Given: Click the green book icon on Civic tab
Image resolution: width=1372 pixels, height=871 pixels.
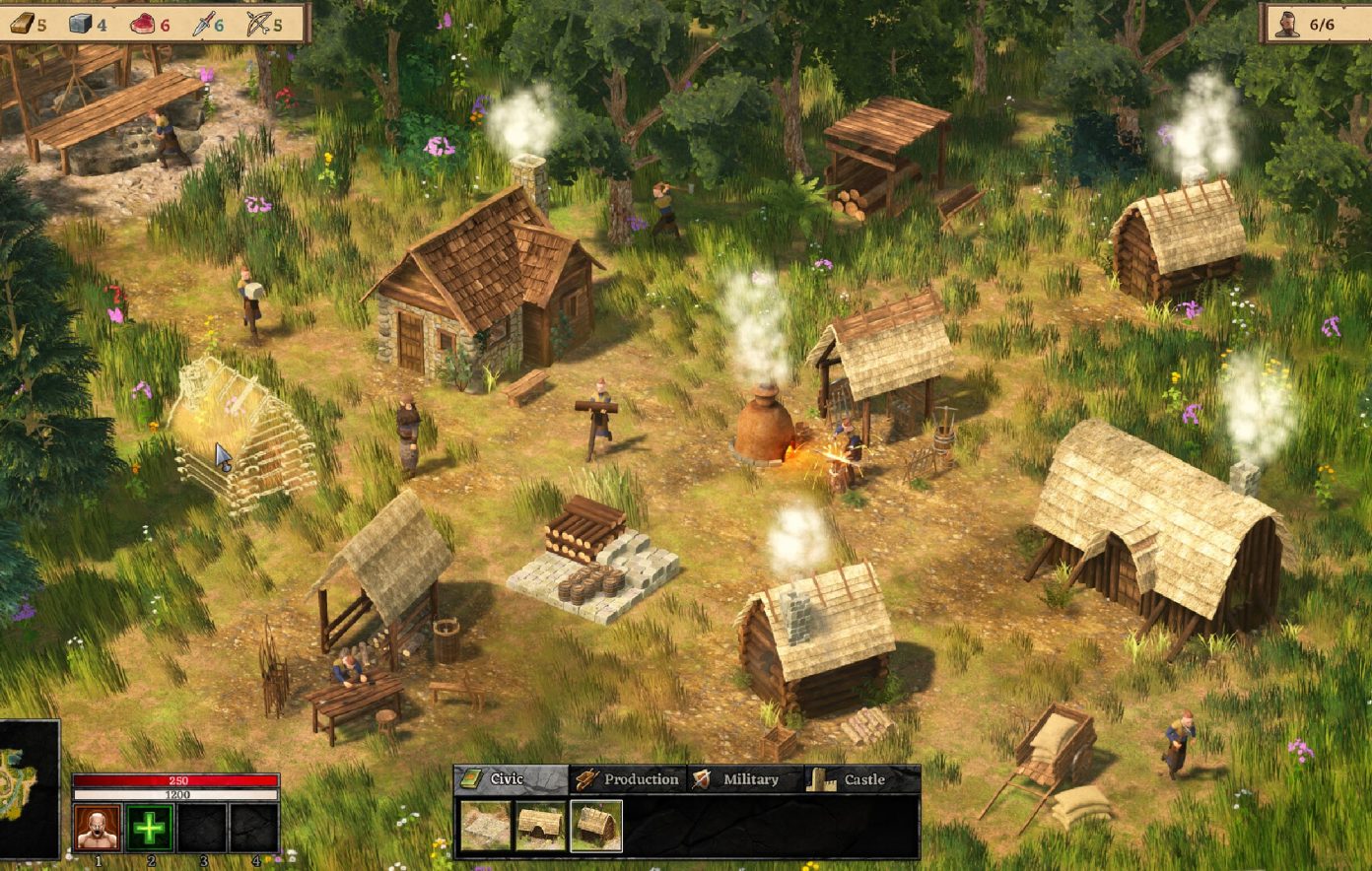Looking at the screenshot, I should pos(471,778).
